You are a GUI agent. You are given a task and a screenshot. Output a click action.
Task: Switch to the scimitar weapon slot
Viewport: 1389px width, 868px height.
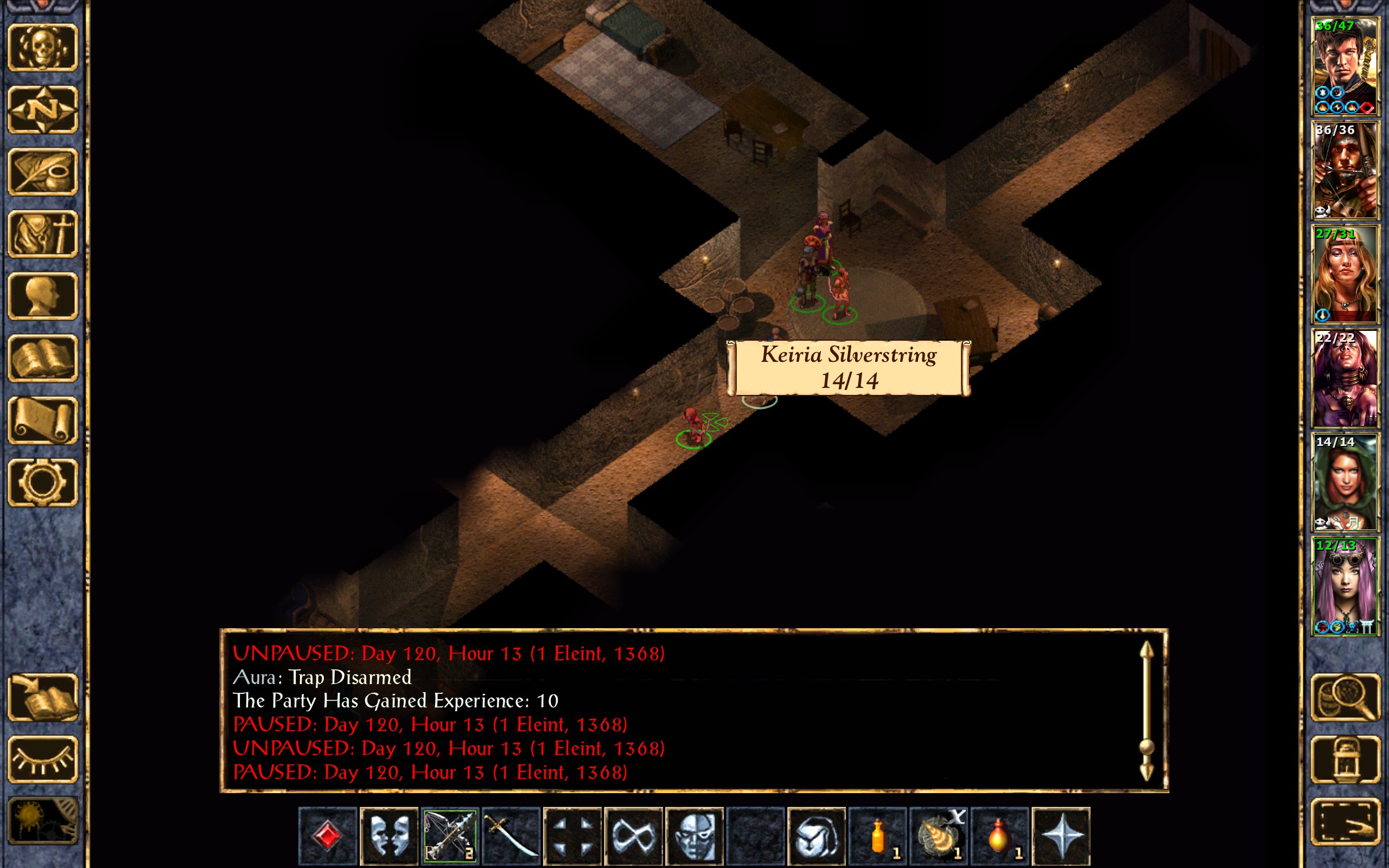[511, 836]
